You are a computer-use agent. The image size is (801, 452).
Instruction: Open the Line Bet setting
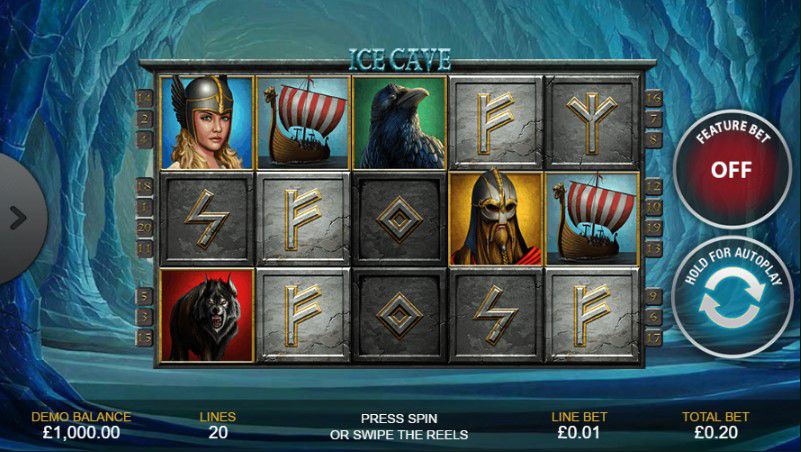pyautogui.click(x=580, y=425)
